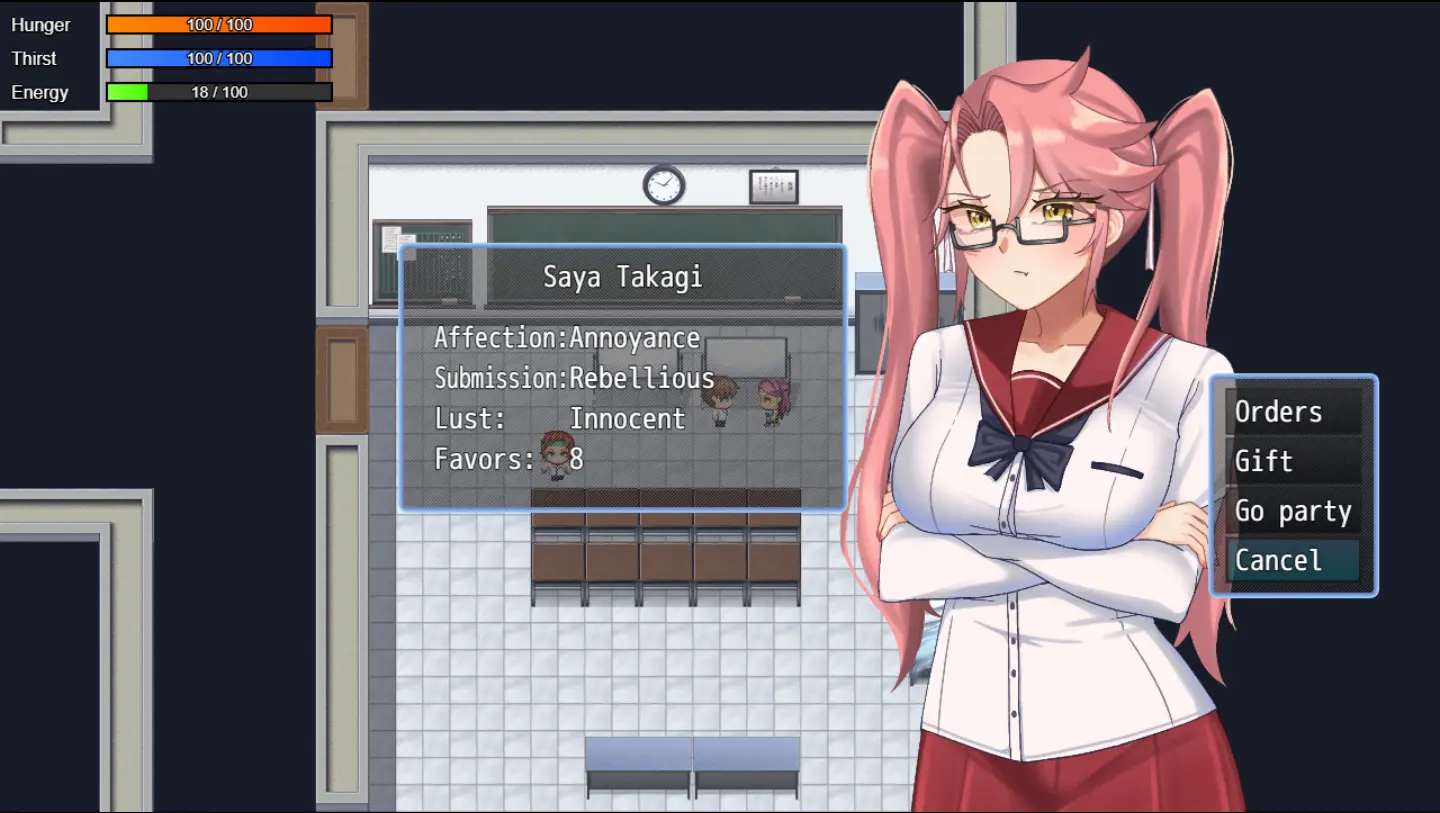Choose the Gift option
This screenshot has height=813, width=1440.
click(x=1264, y=461)
